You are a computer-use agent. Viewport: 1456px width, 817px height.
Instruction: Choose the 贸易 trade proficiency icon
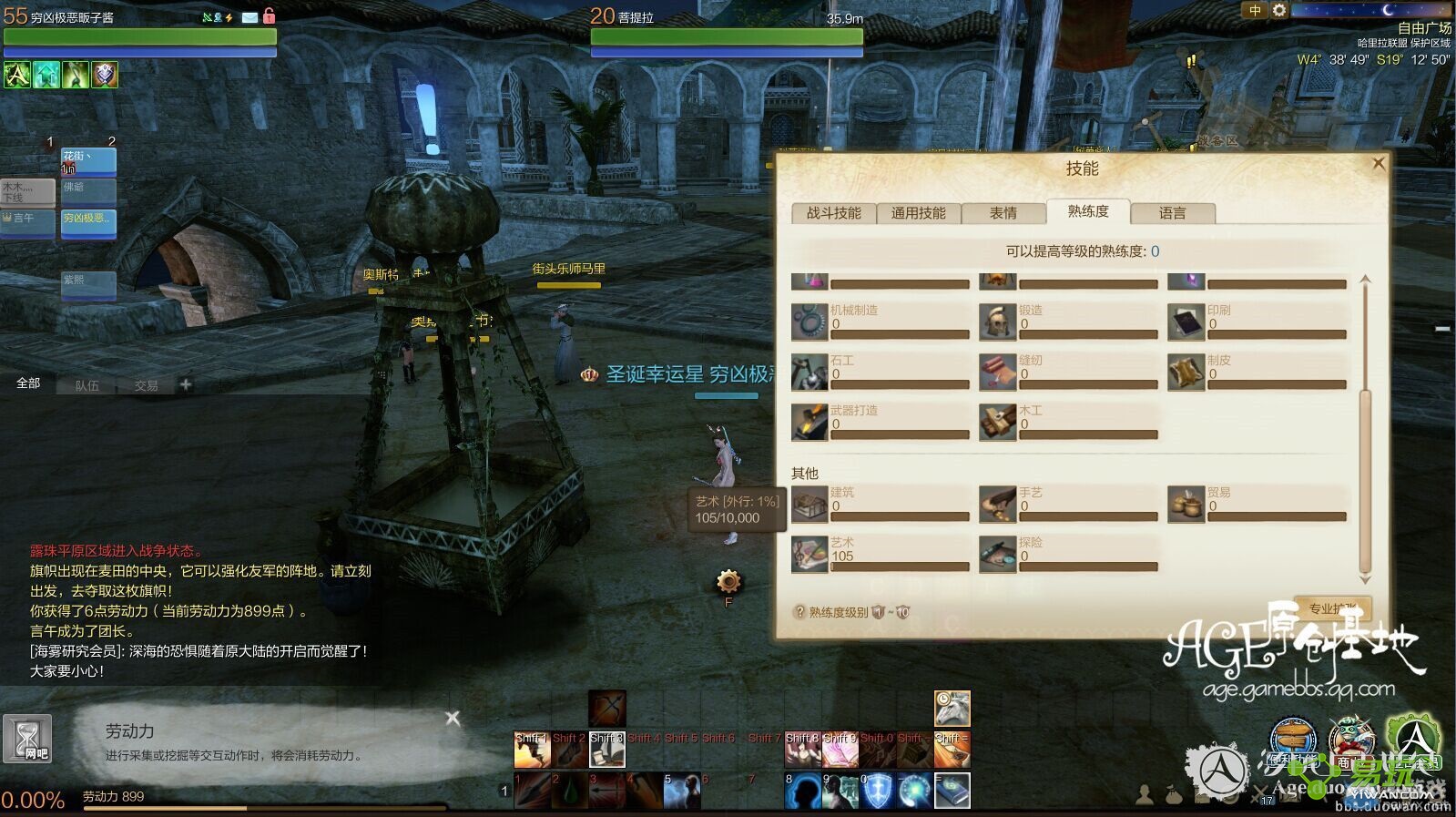click(1186, 504)
